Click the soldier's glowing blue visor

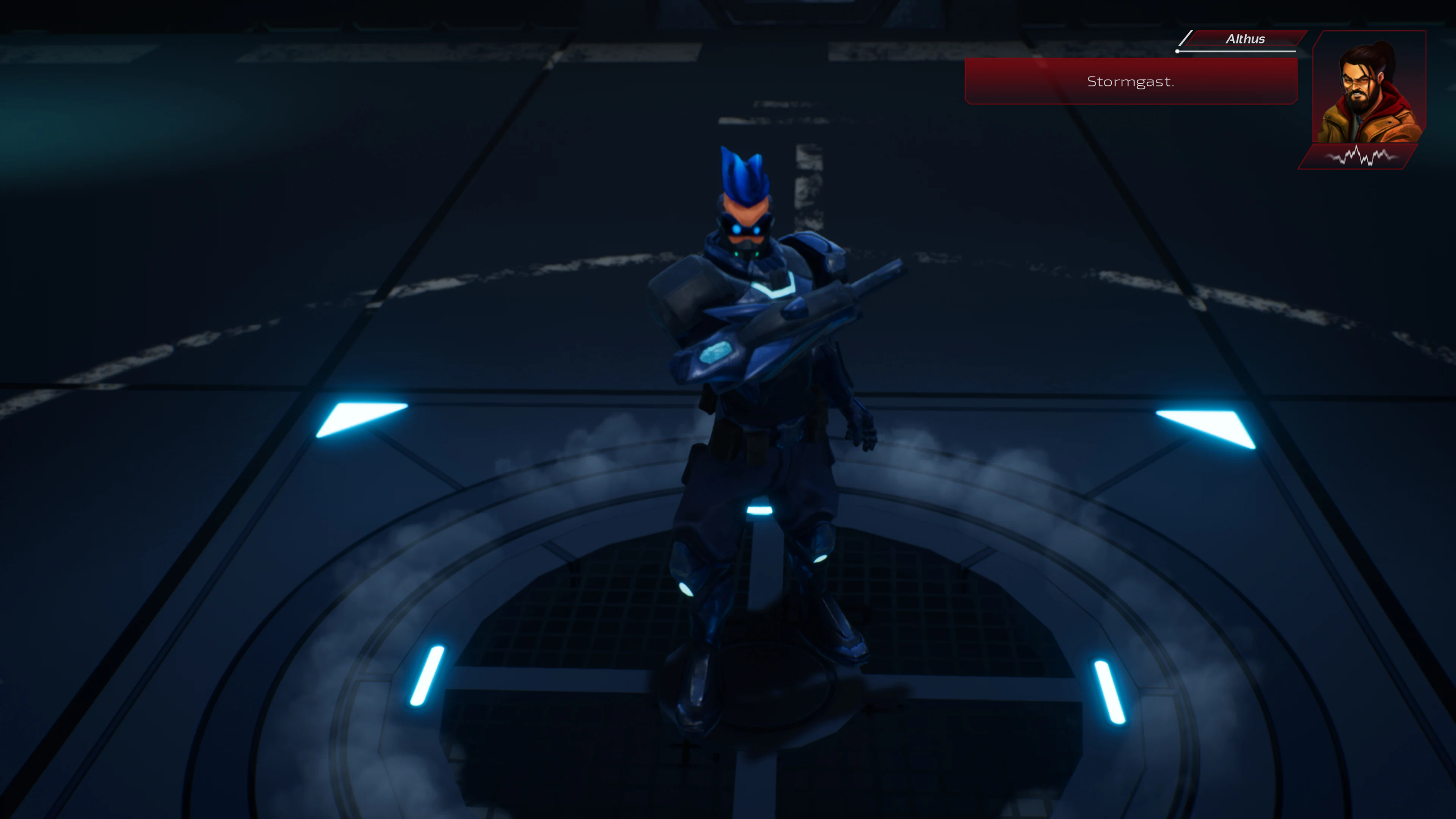coord(747,231)
